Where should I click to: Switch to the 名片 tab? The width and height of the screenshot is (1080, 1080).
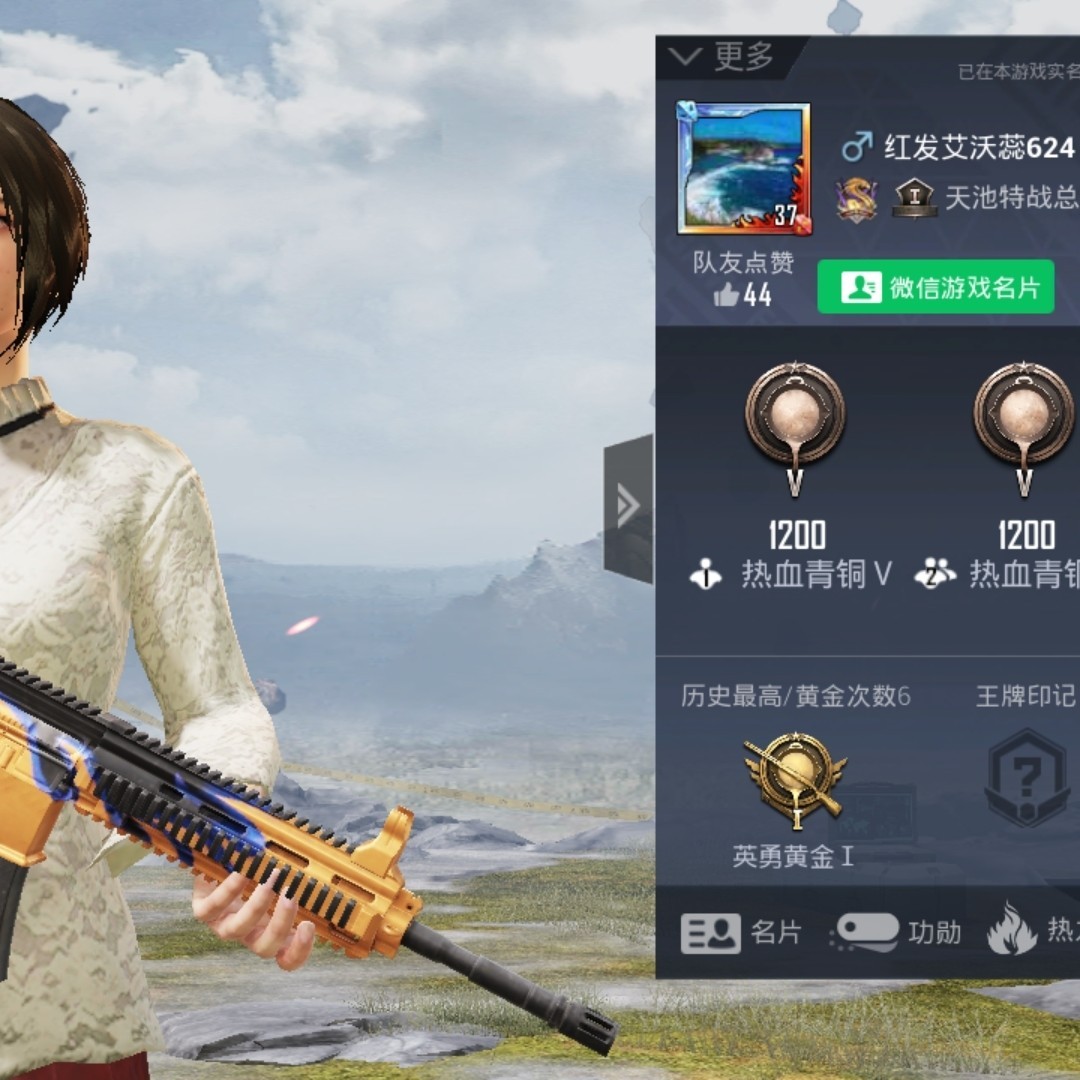[x=742, y=933]
